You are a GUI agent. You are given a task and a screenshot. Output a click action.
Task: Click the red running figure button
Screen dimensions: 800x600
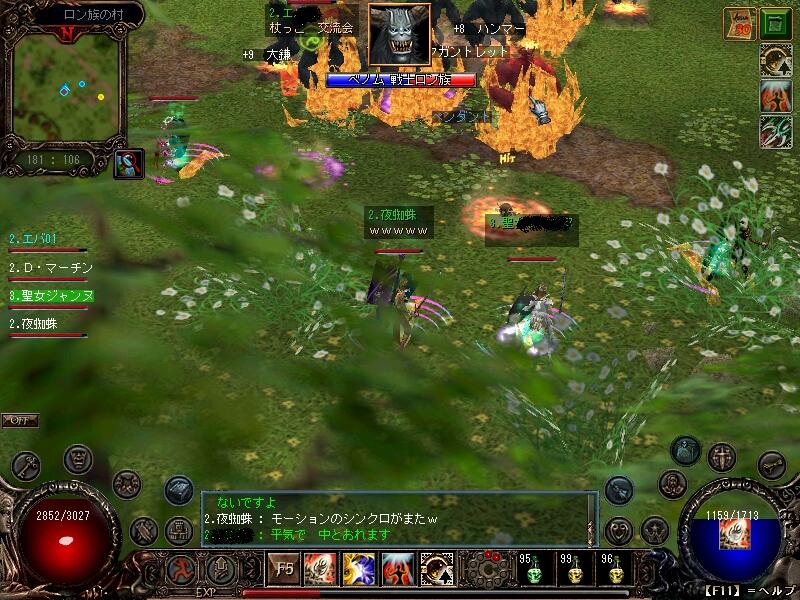[180, 572]
